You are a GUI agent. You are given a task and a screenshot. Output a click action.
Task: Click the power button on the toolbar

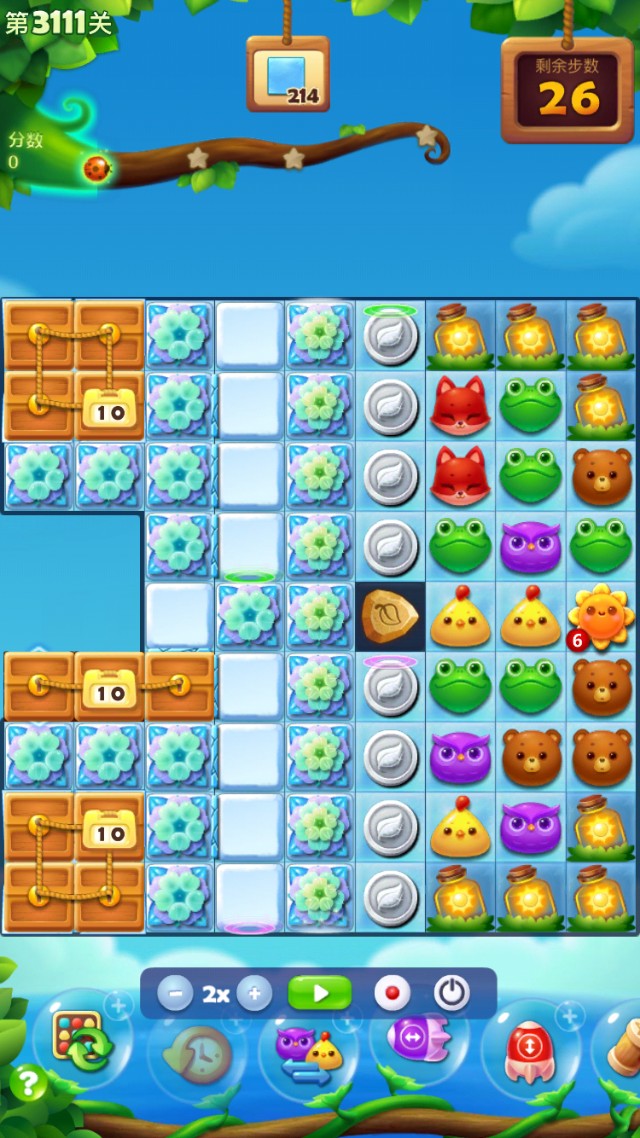(452, 994)
